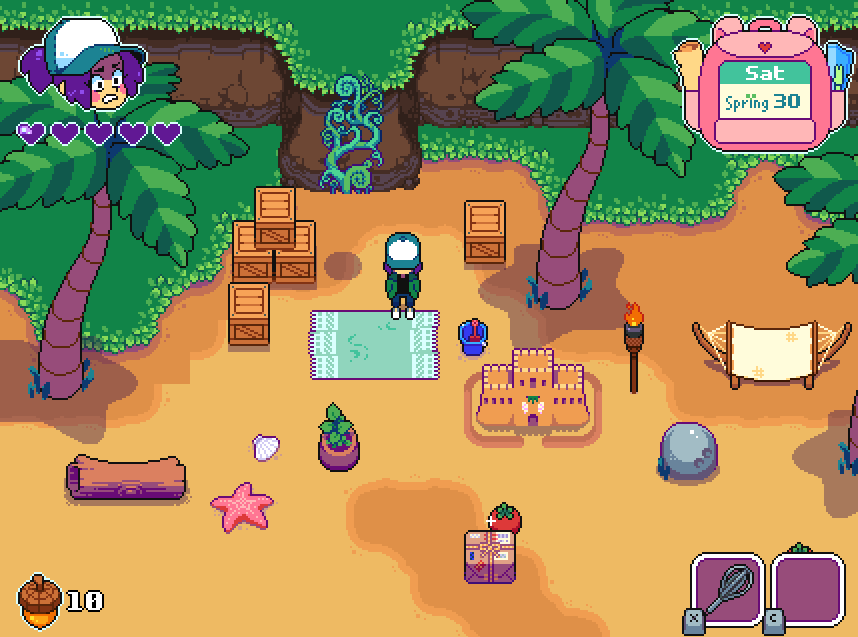Select the empty item slot
The height and width of the screenshot is (637, 858).
808,590
